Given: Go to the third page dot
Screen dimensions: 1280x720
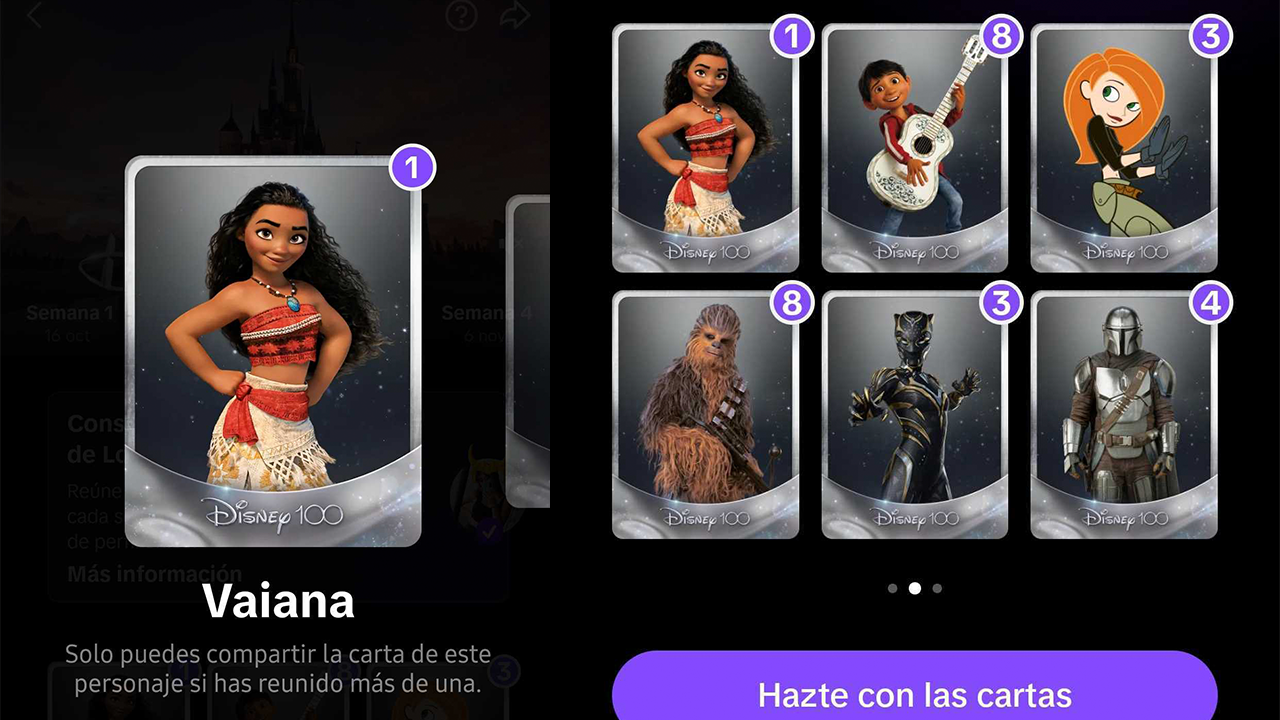Looking at the screenshot, I should click(x=937, y=589).
